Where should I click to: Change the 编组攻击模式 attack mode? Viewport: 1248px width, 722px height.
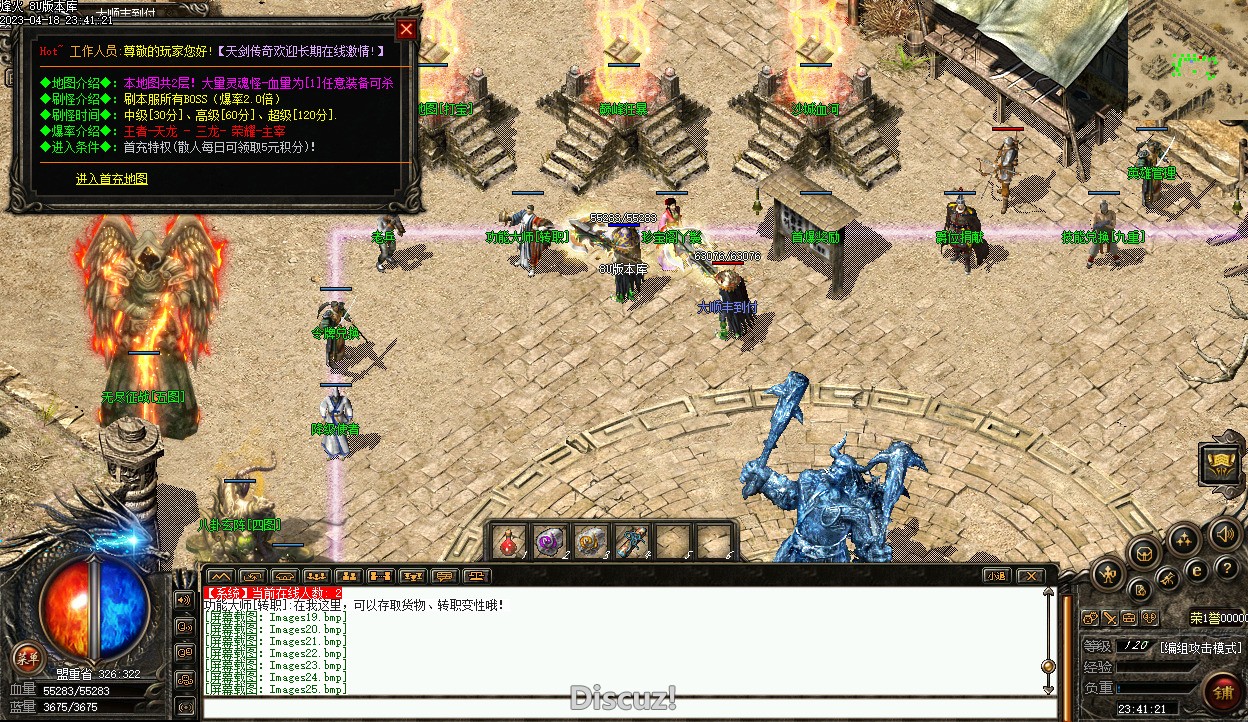point(1201,647)
